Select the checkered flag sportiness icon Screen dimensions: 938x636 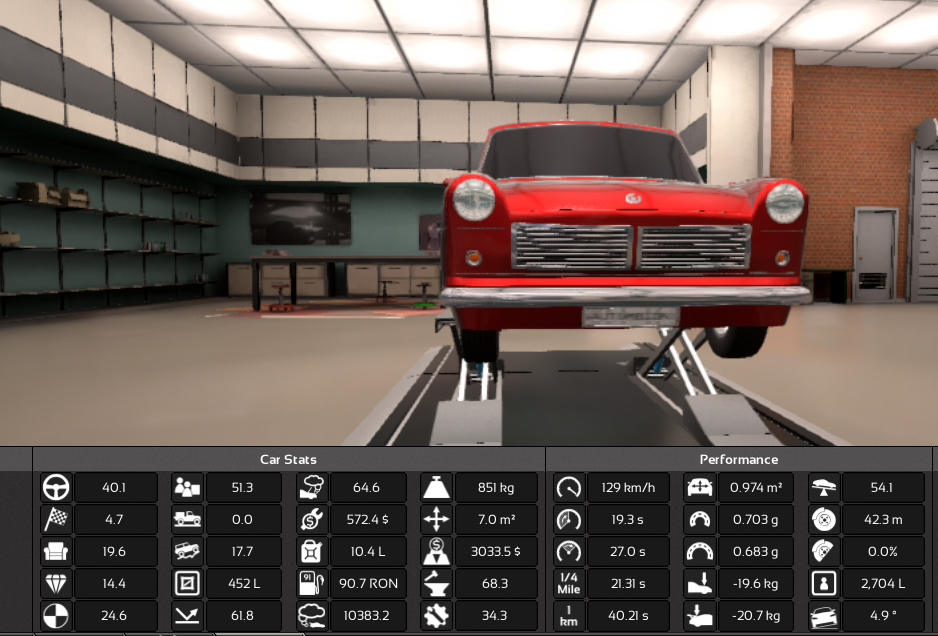click(x=56, y=520)
